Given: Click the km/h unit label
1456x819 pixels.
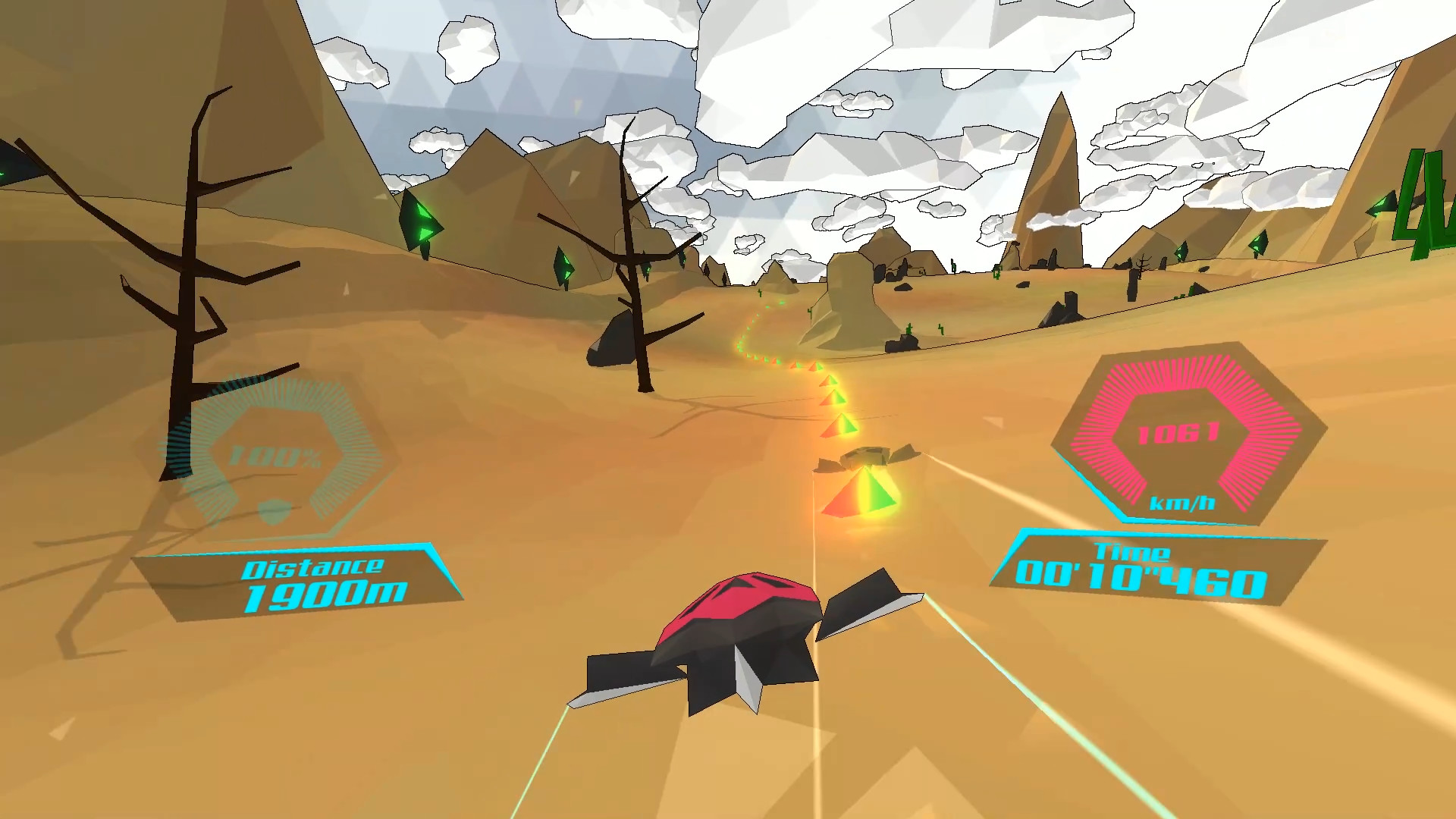Looking at the screenshot, I should pos(1185,502).
